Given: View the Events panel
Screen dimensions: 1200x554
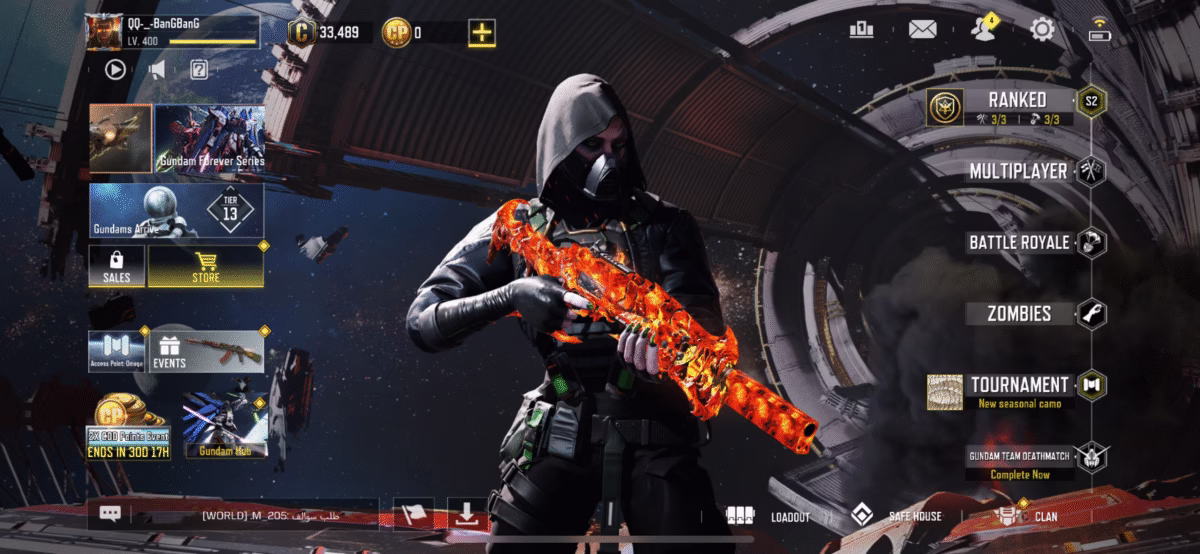Looking at the screenshot, I should tap(207, 352).
